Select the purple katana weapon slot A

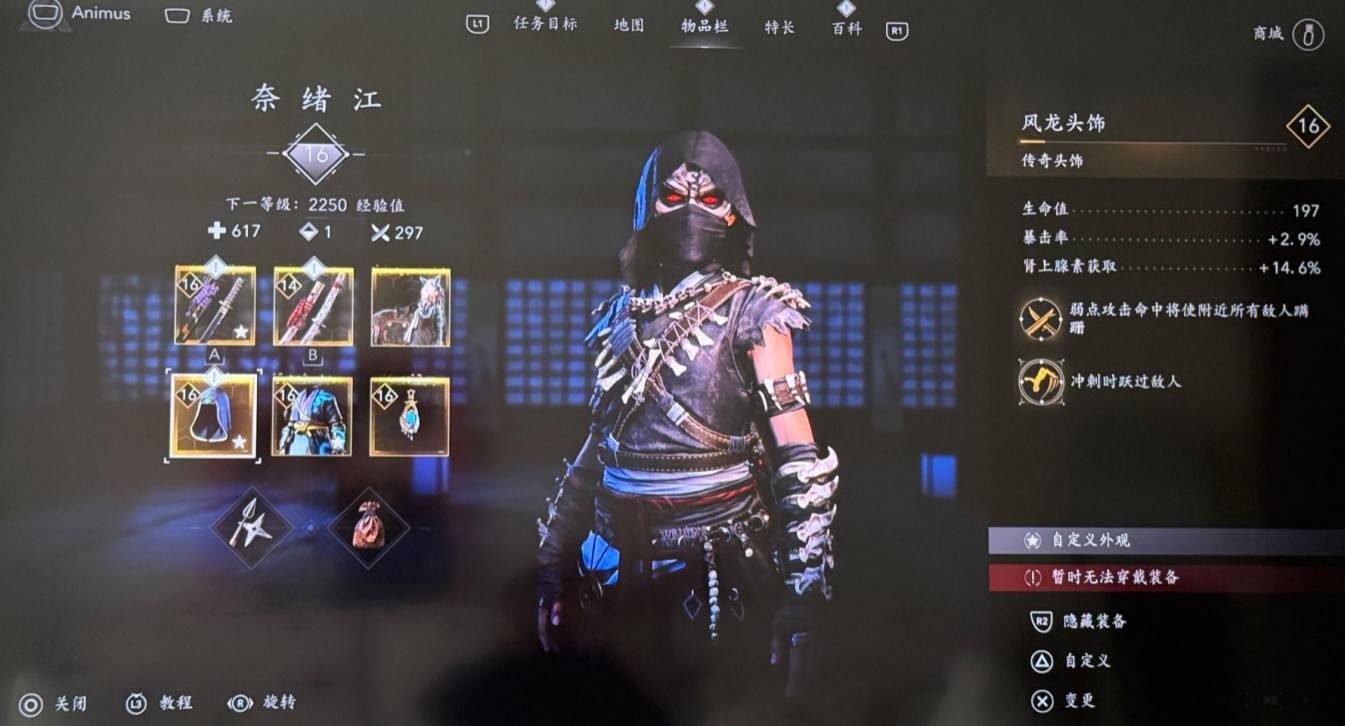click(215, 305)
